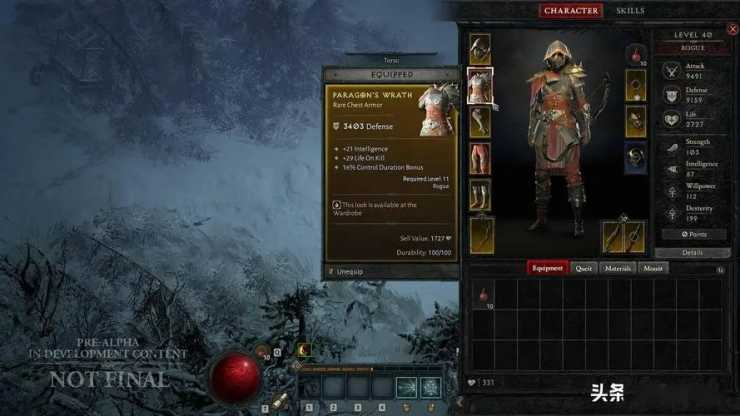This screenshot has width=740, height=416.
Task: Open the Materials inventory tab
Action: pyautogui.click(x=616, y=268)
